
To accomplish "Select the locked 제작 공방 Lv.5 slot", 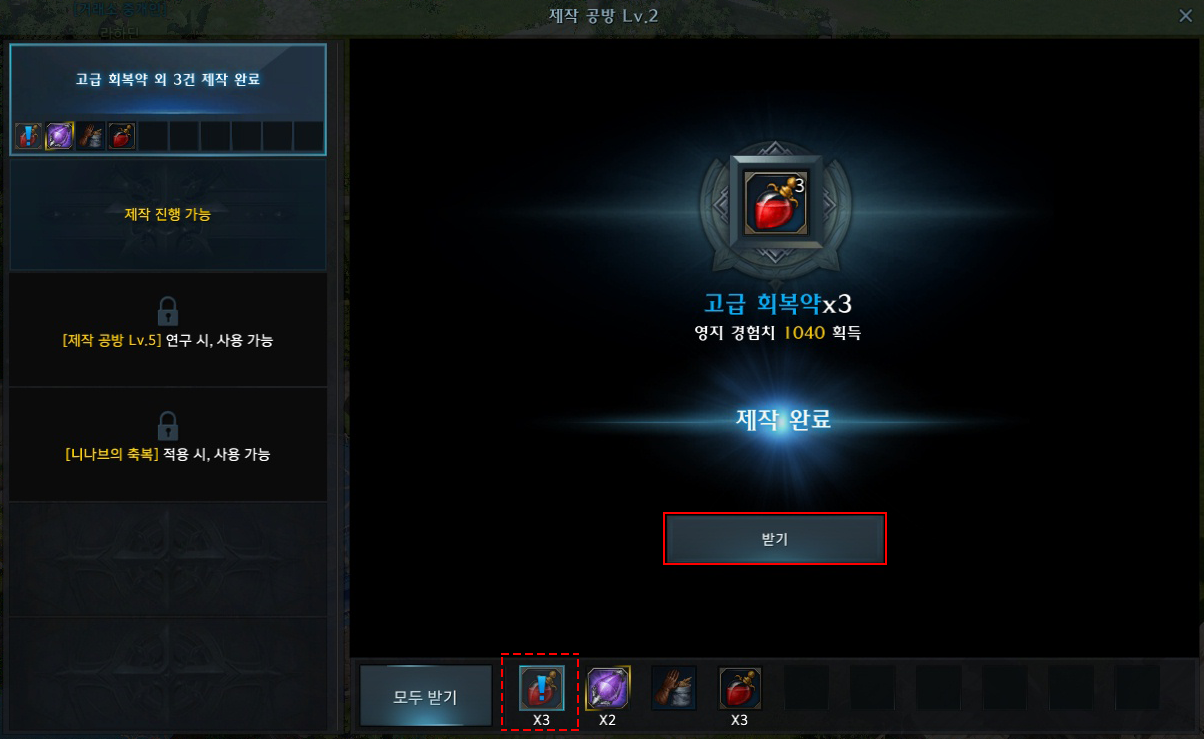I will pyautogui.click(x=168, y=329).
